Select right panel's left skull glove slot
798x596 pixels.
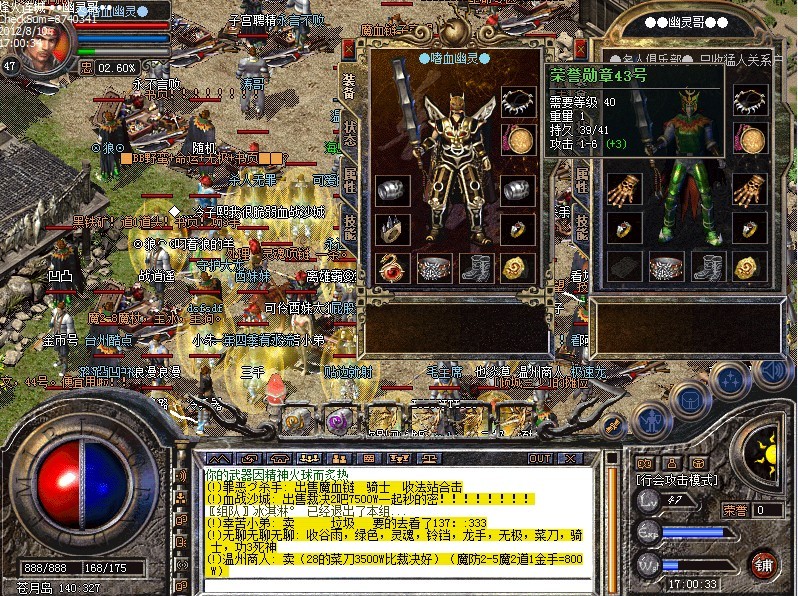tap(622, 191)
